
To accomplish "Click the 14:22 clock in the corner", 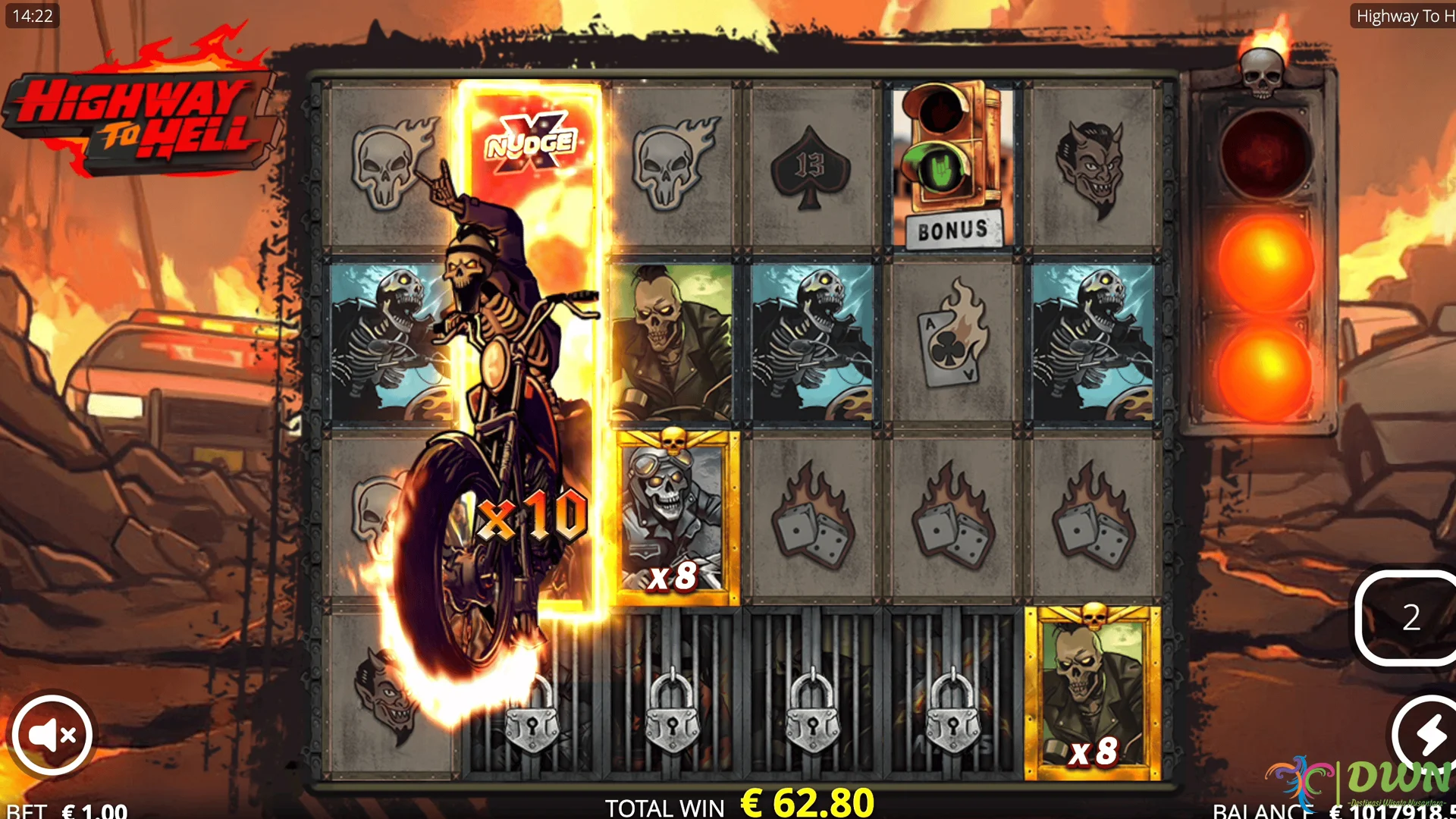I will pos(32,15).
